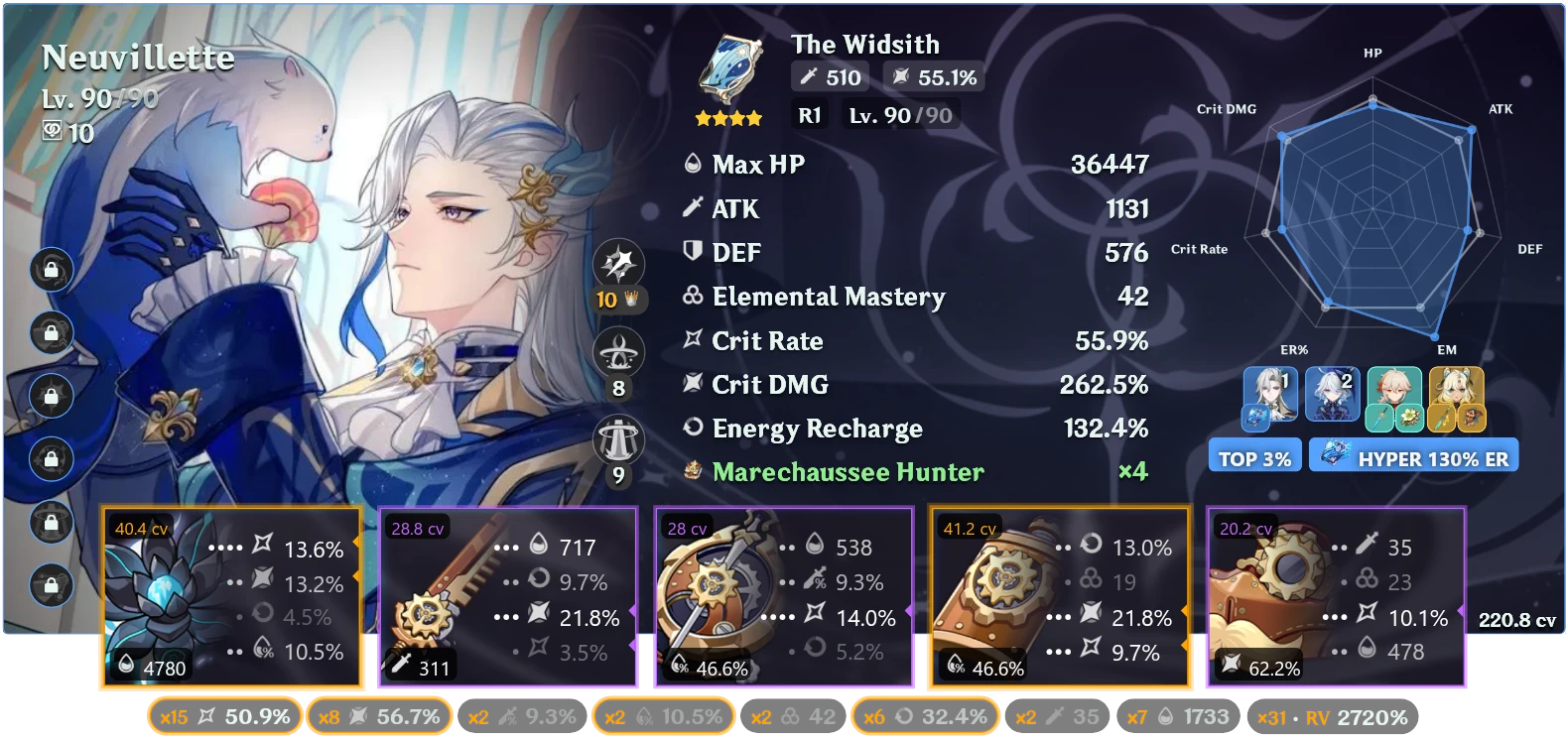Select The Widsith weapon thumbnail
This screenshot has height=741, width=1568.
(727, 69)
